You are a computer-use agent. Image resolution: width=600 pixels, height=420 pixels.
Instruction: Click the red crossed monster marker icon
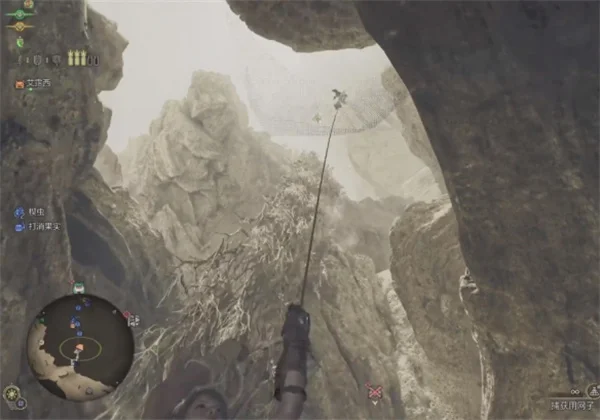374,392
